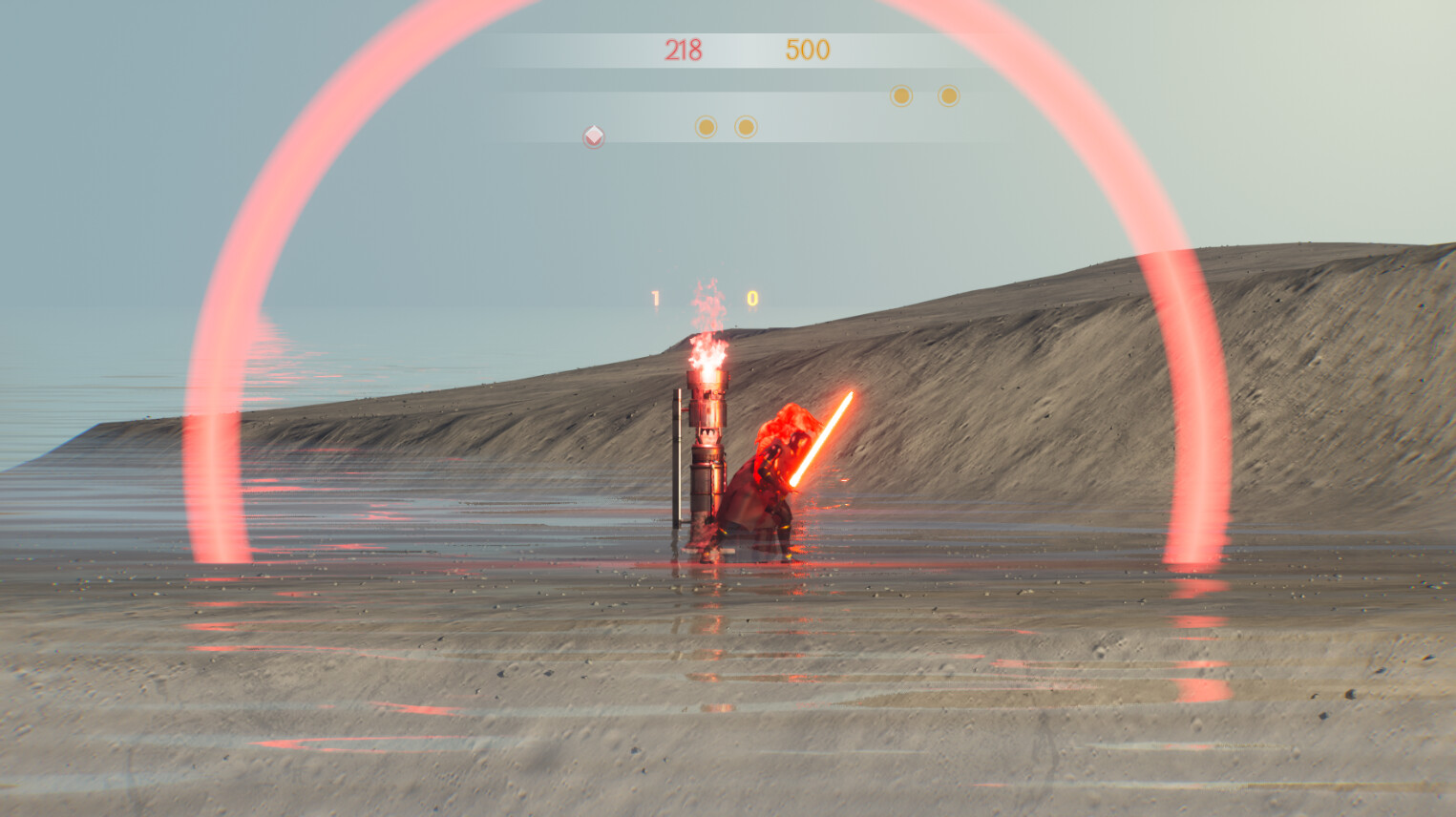Toggle the leftmost coin in the lower pair

pos(705,126)
